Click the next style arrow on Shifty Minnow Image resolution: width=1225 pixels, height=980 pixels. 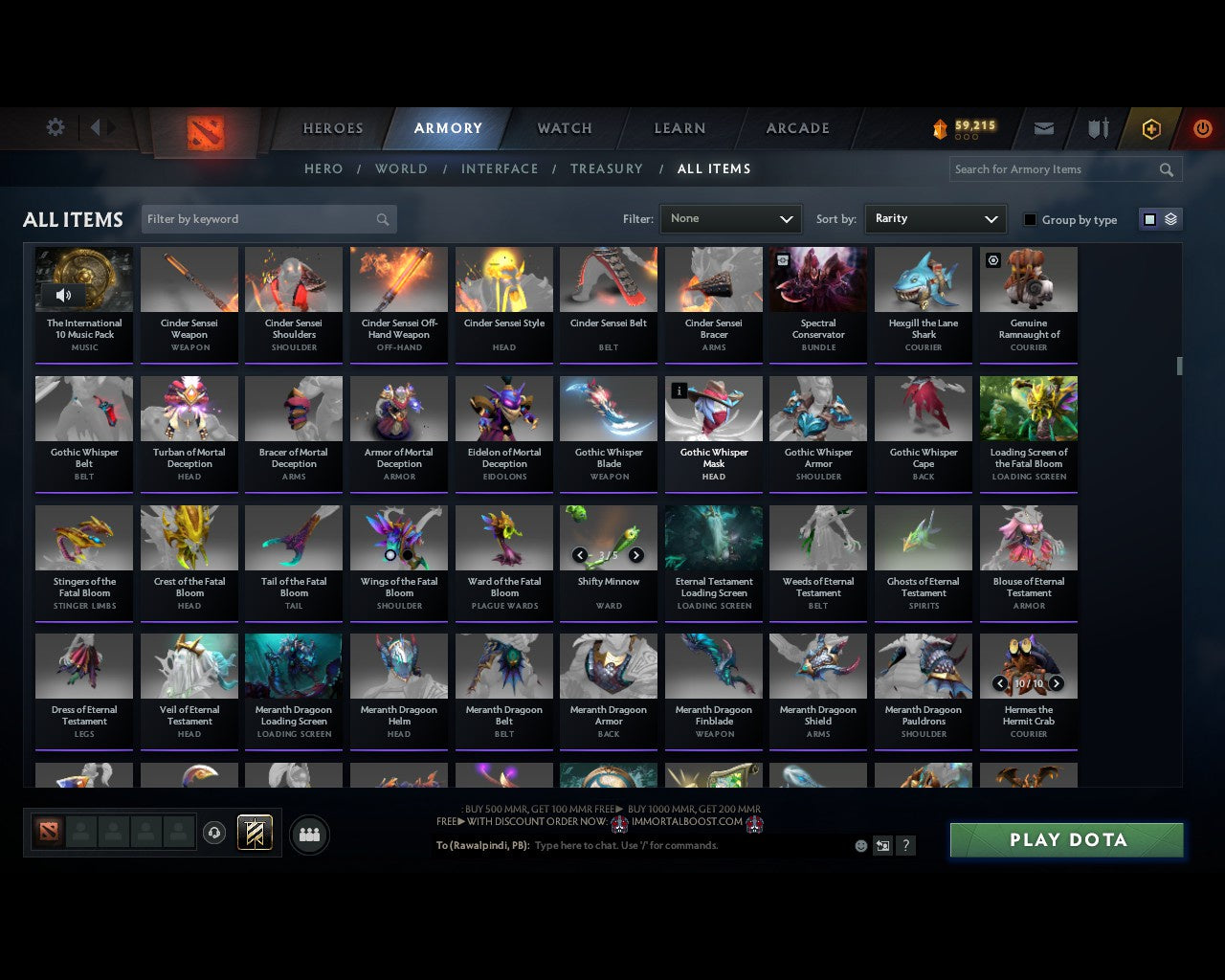pos(635,555)
